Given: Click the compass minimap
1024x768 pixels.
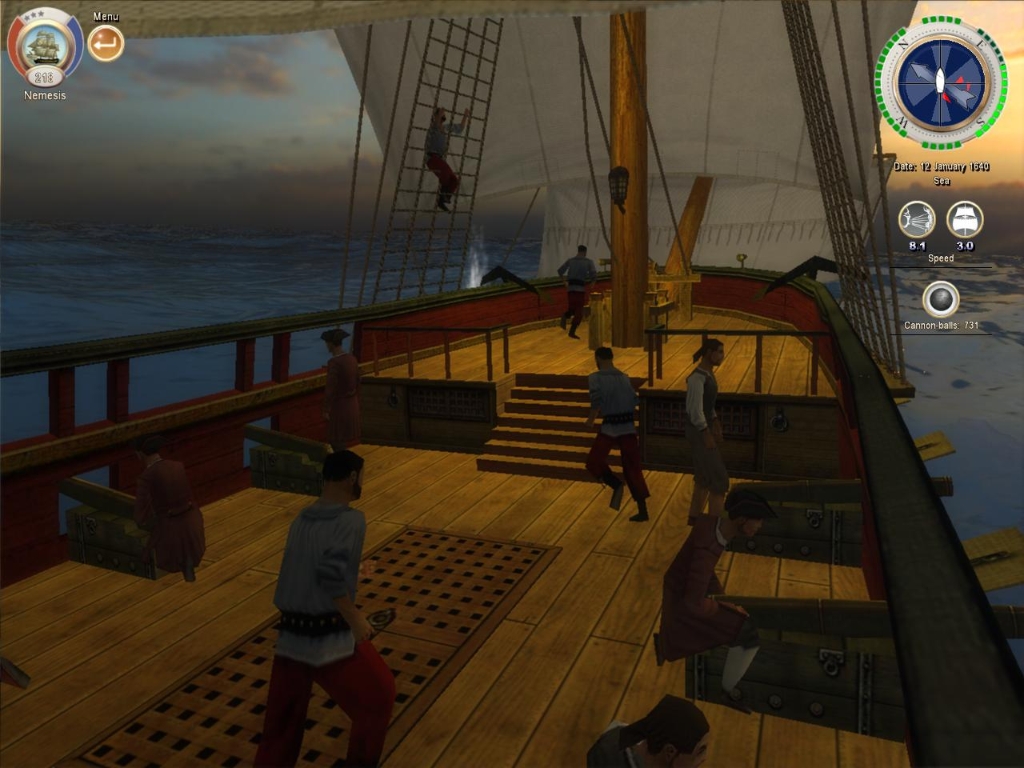Looking at the screenshot, I should click(941, 83).
